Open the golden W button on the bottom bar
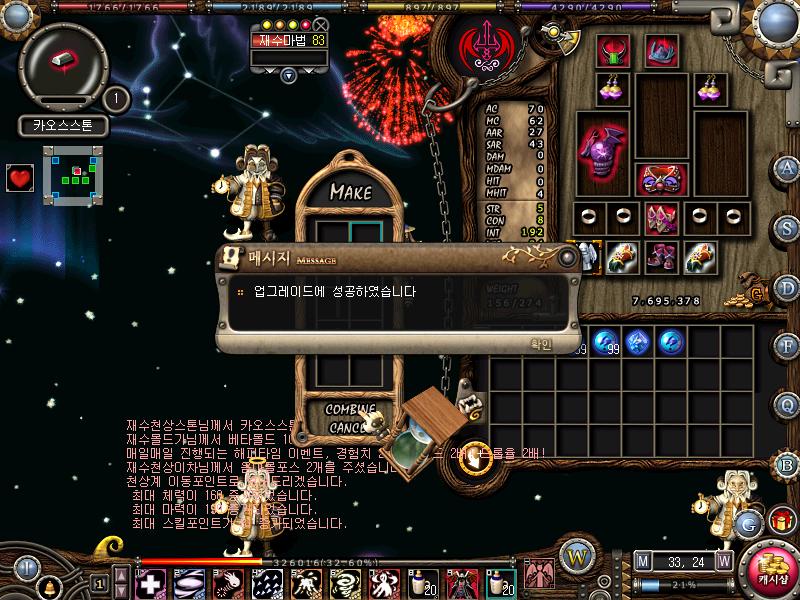 575,555
